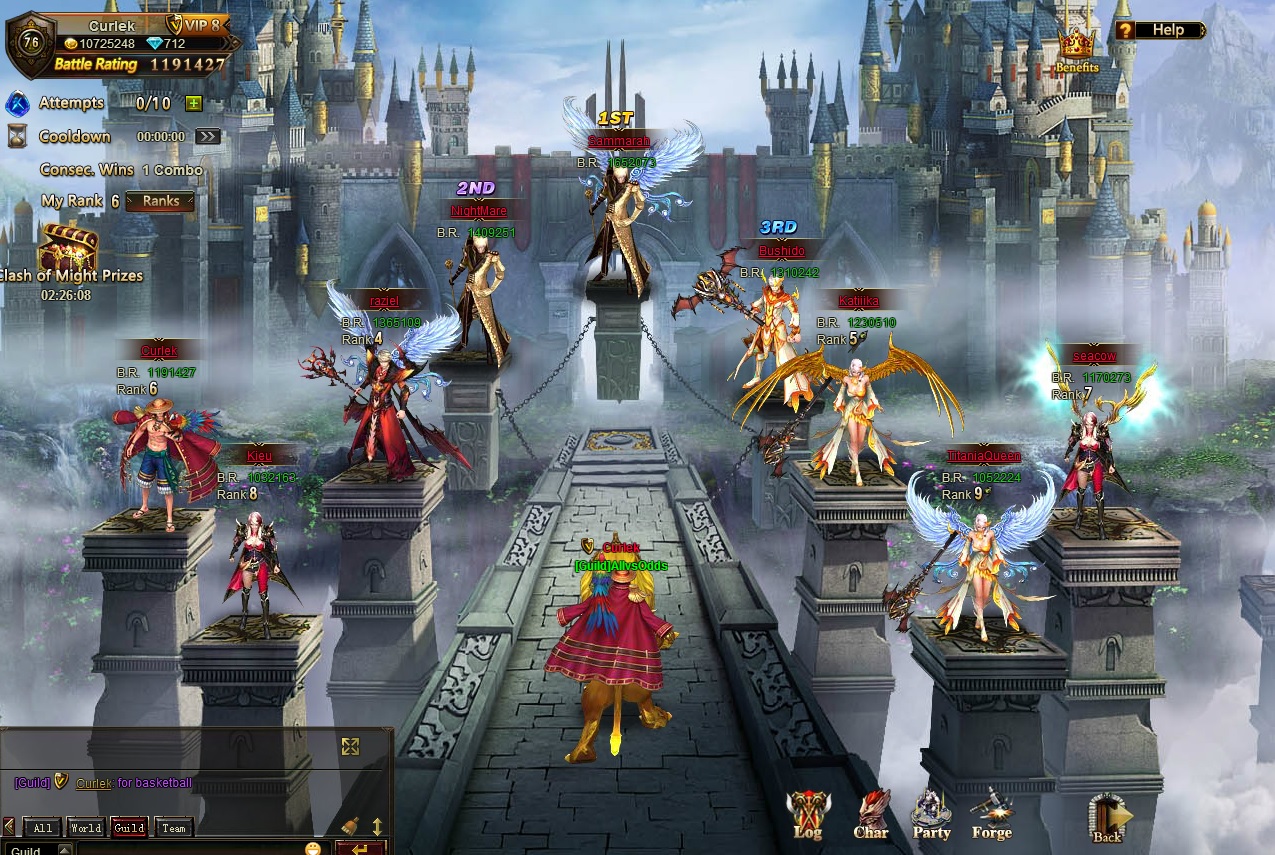This screenshot has height=855, width=1275.
Task: Open the Help panel
Action: pos(1160,30)
